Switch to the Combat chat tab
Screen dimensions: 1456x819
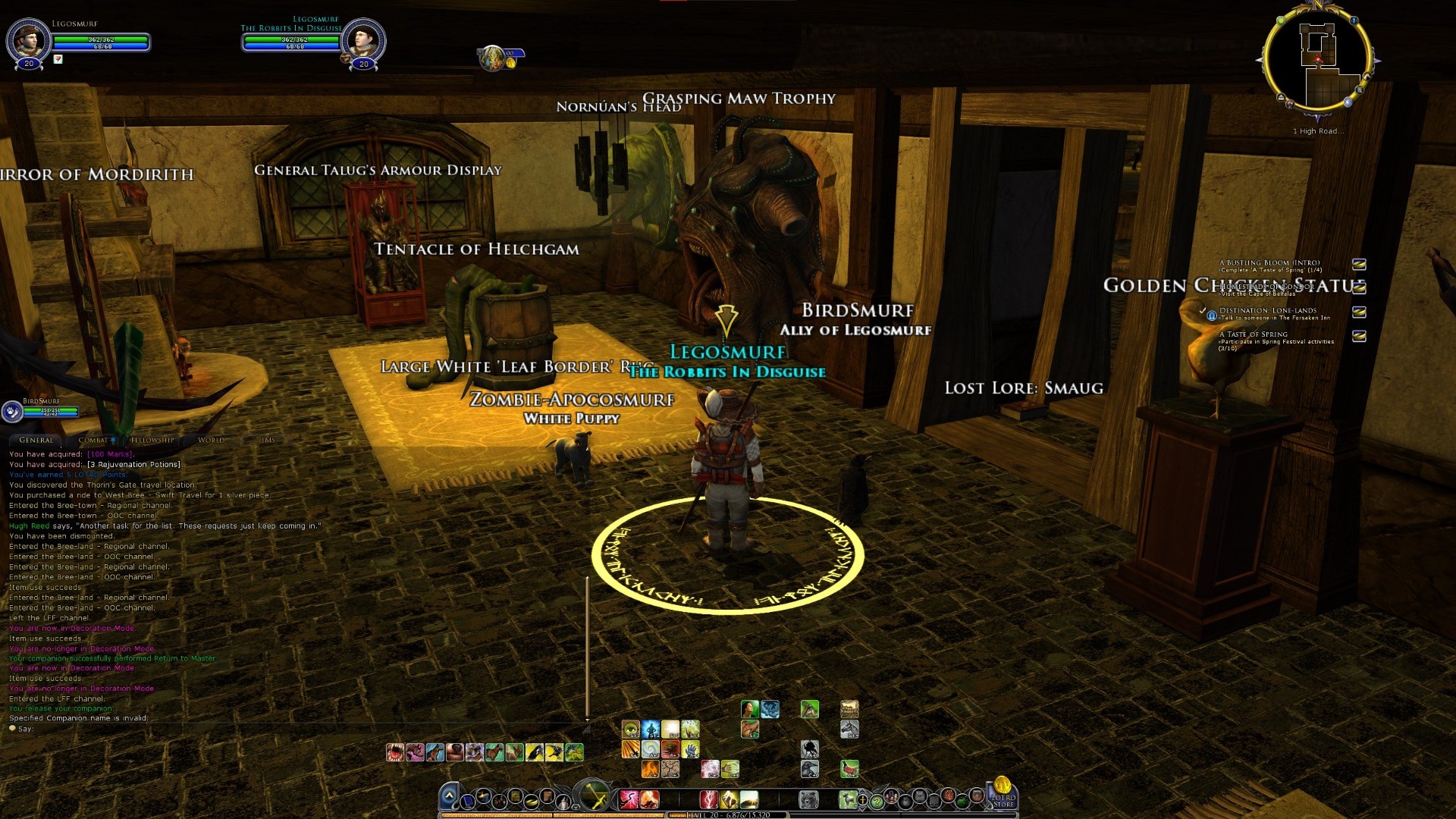click(x=94, y=440)
